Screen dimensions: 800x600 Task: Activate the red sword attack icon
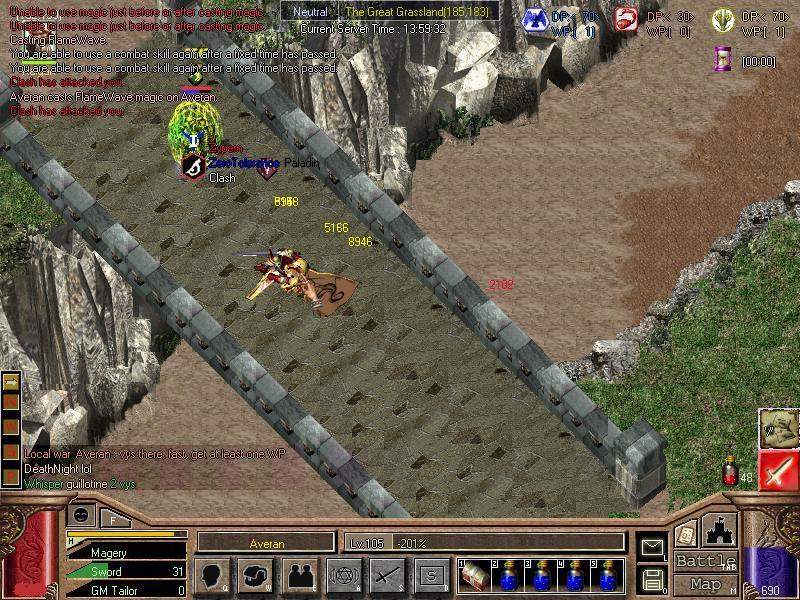(x=777, y=471)
